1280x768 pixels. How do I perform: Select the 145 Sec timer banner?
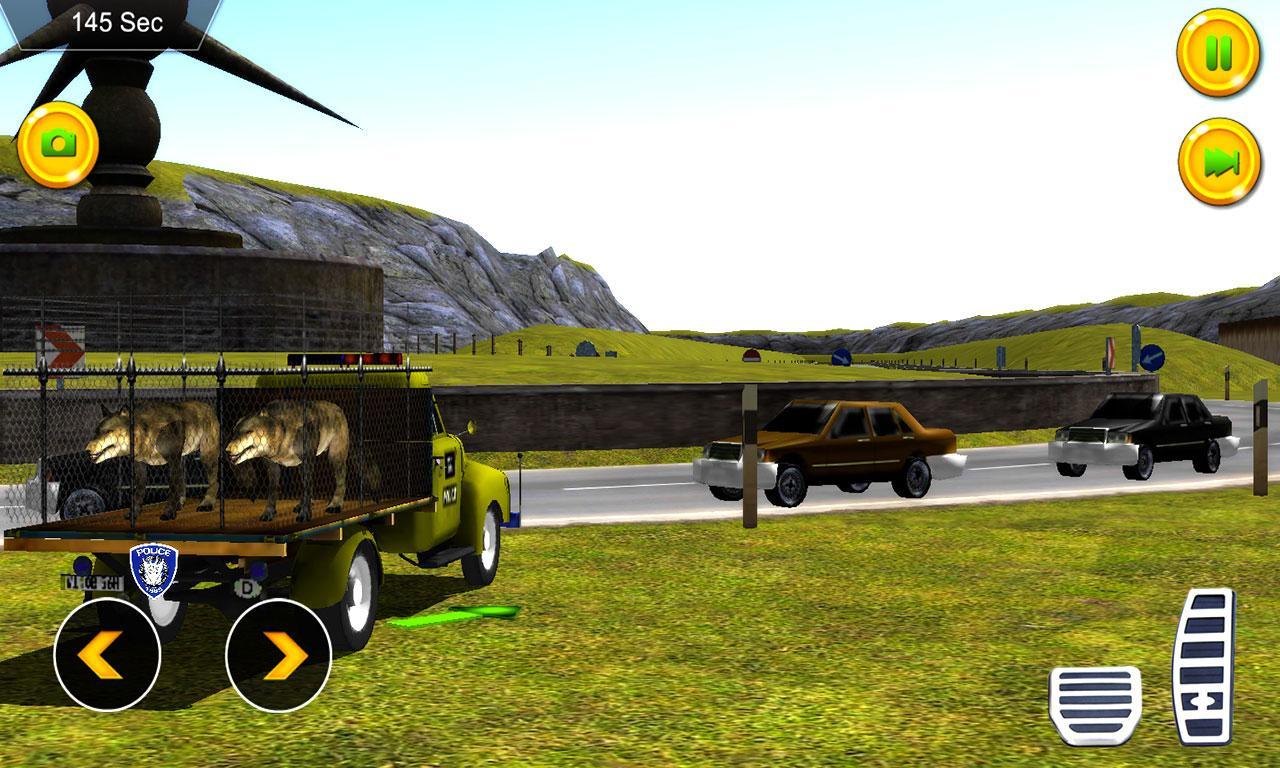(120, 24)
